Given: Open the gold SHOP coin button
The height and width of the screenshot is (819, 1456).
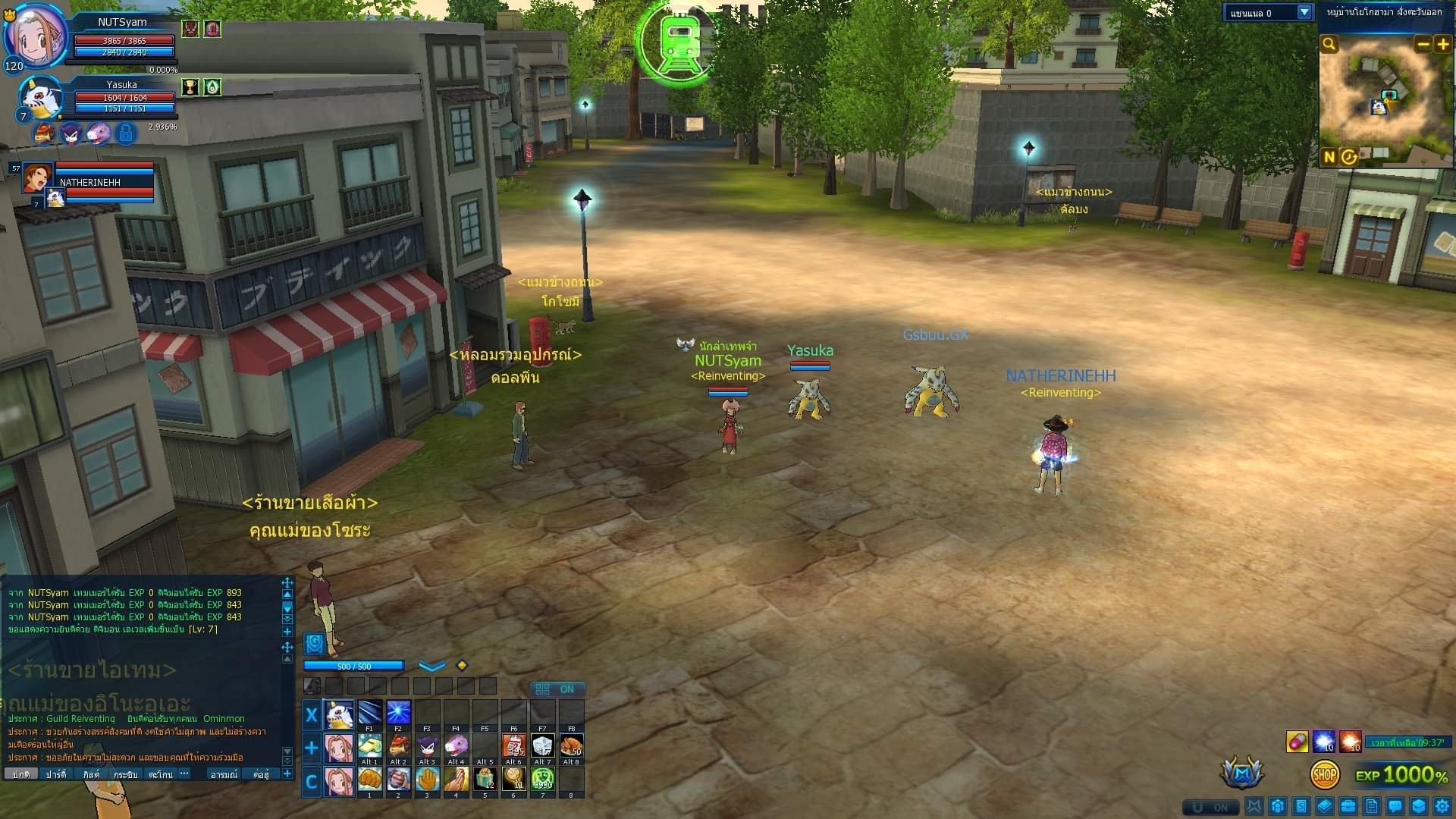Looking at the screenshot, I should [x=1324, y=774].
